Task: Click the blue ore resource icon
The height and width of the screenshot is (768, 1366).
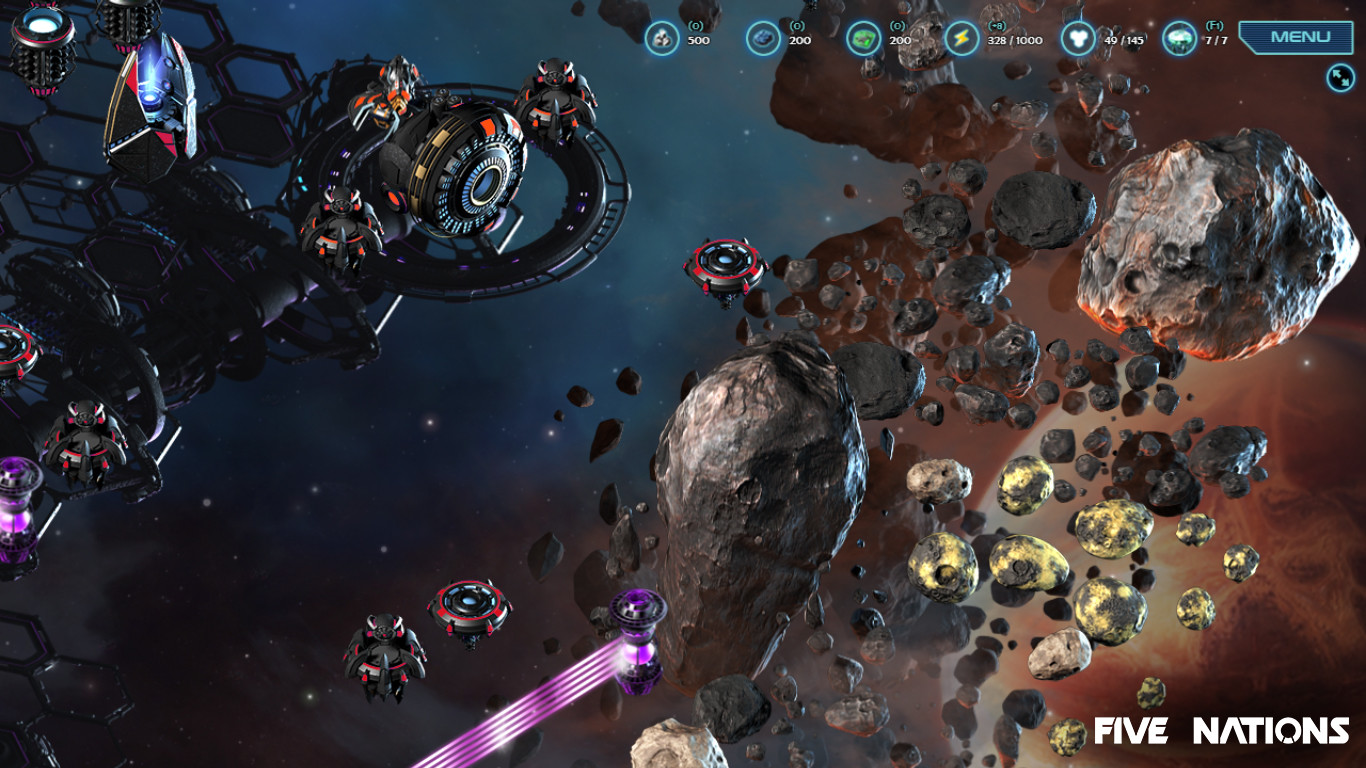Action: (x=763, y=39)
